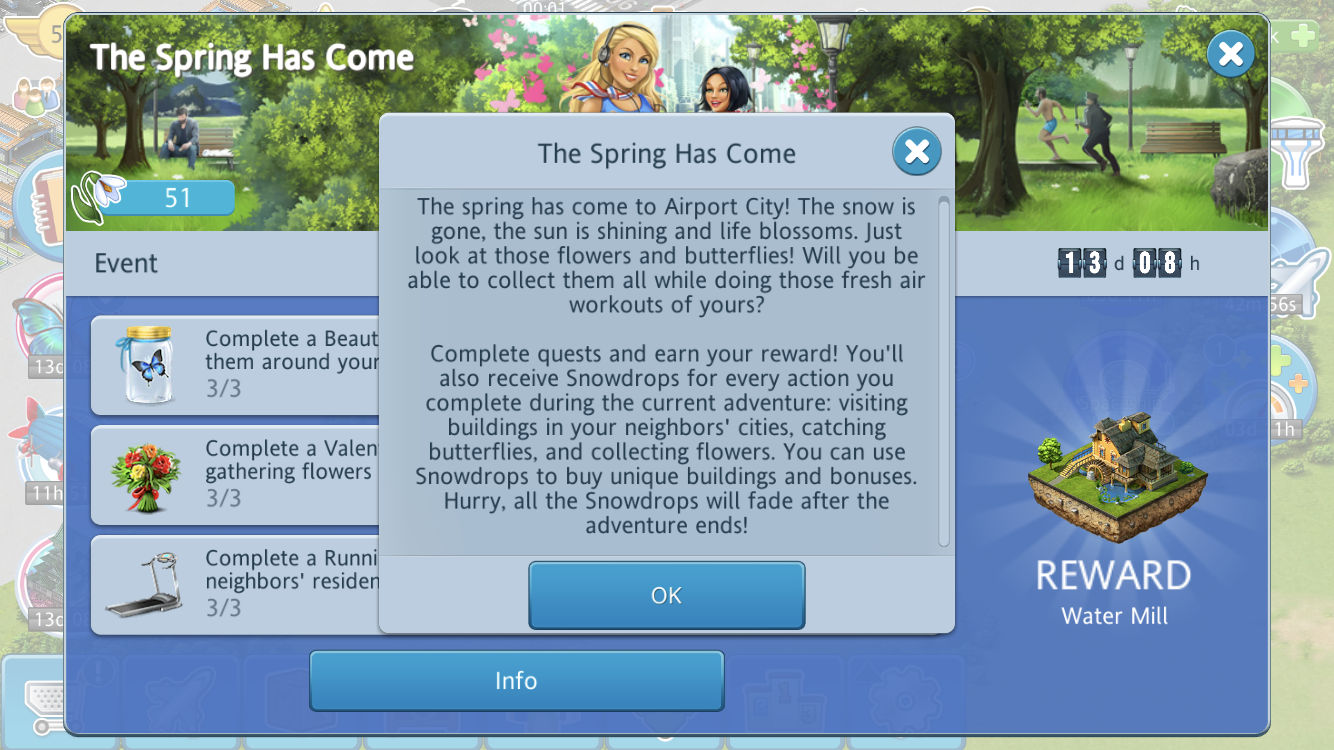Screen dimensions: 1334x750
Task: Click the popup text scrollbar
Action: 943,370
